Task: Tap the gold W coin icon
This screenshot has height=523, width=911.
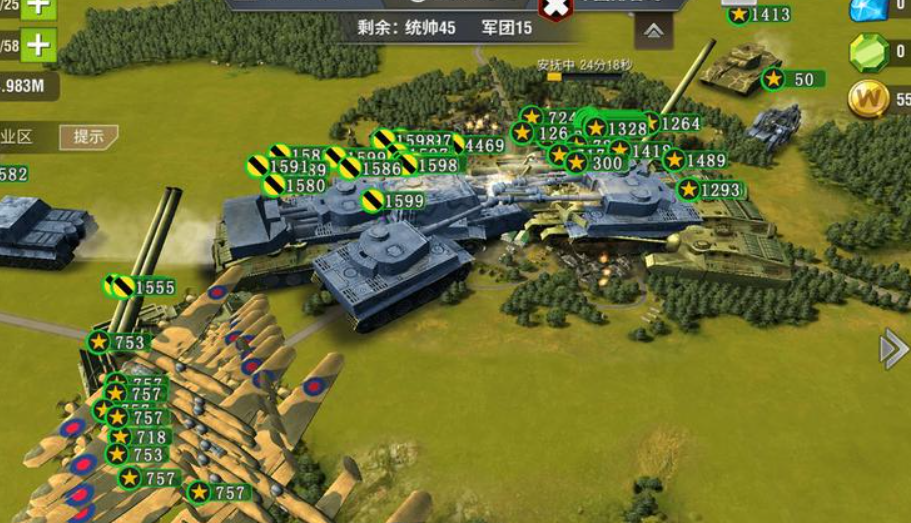Action: (x=868, y=98)
